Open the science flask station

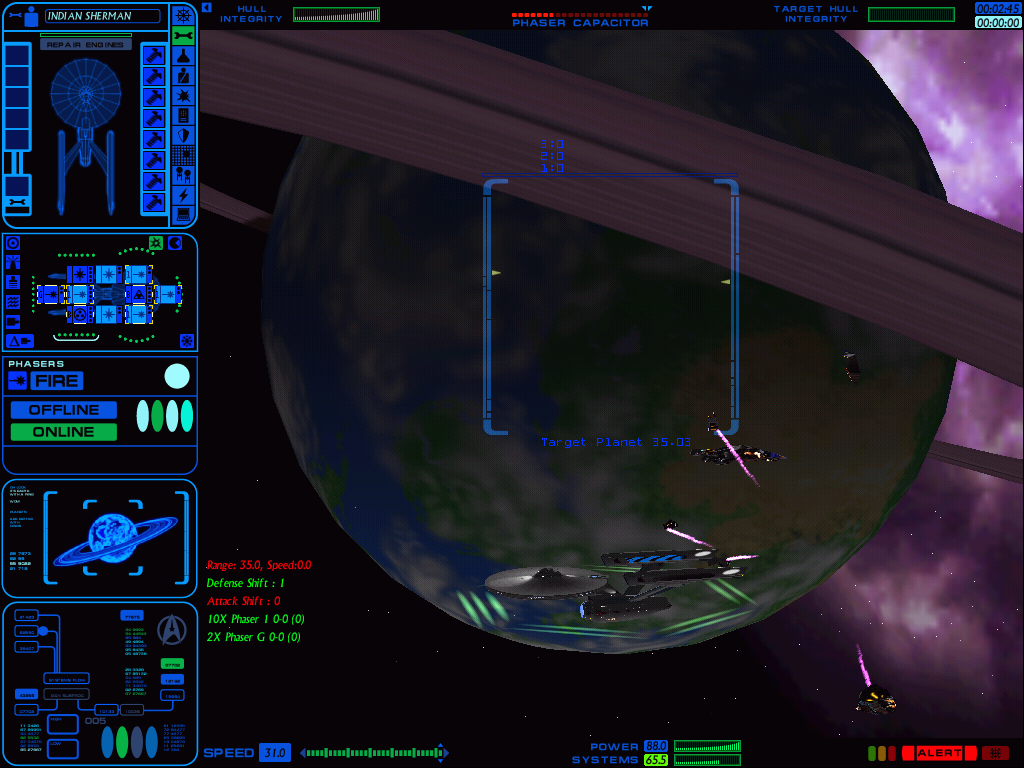point(182,55)
